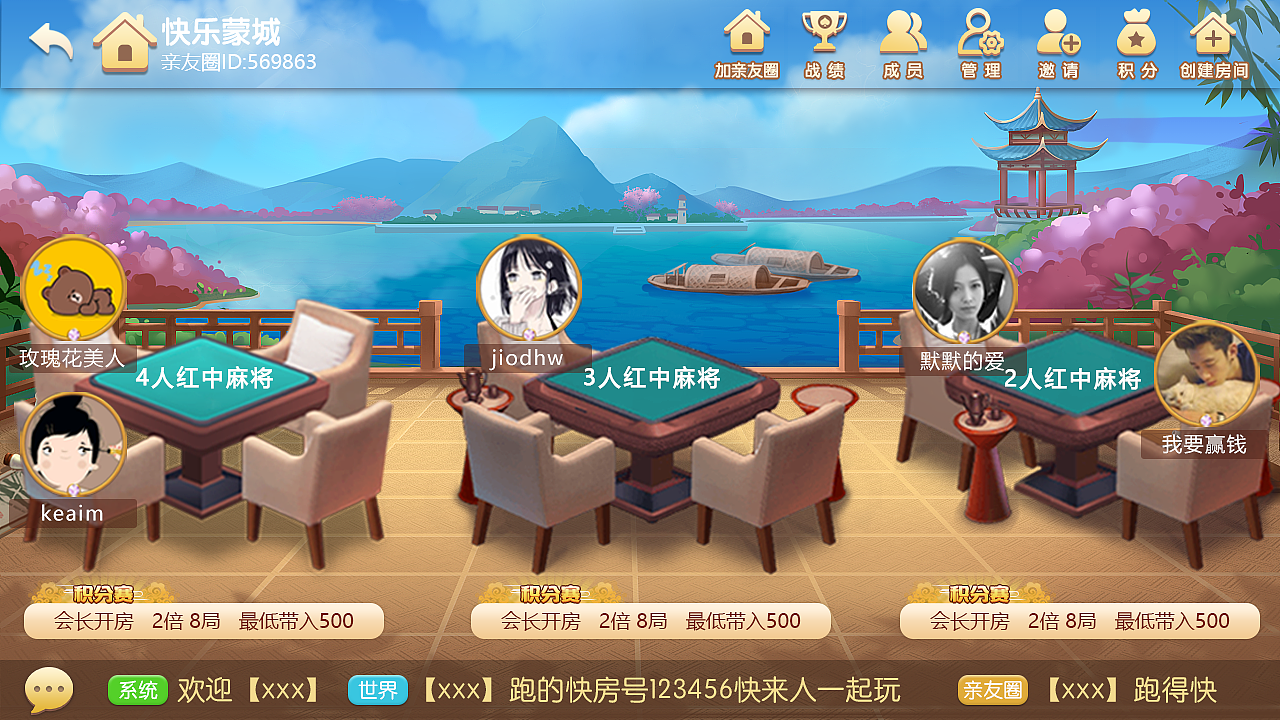Screen dimensions: 1280x720
Task: Open the 成员 members list
Action: (x=903, y=40)
